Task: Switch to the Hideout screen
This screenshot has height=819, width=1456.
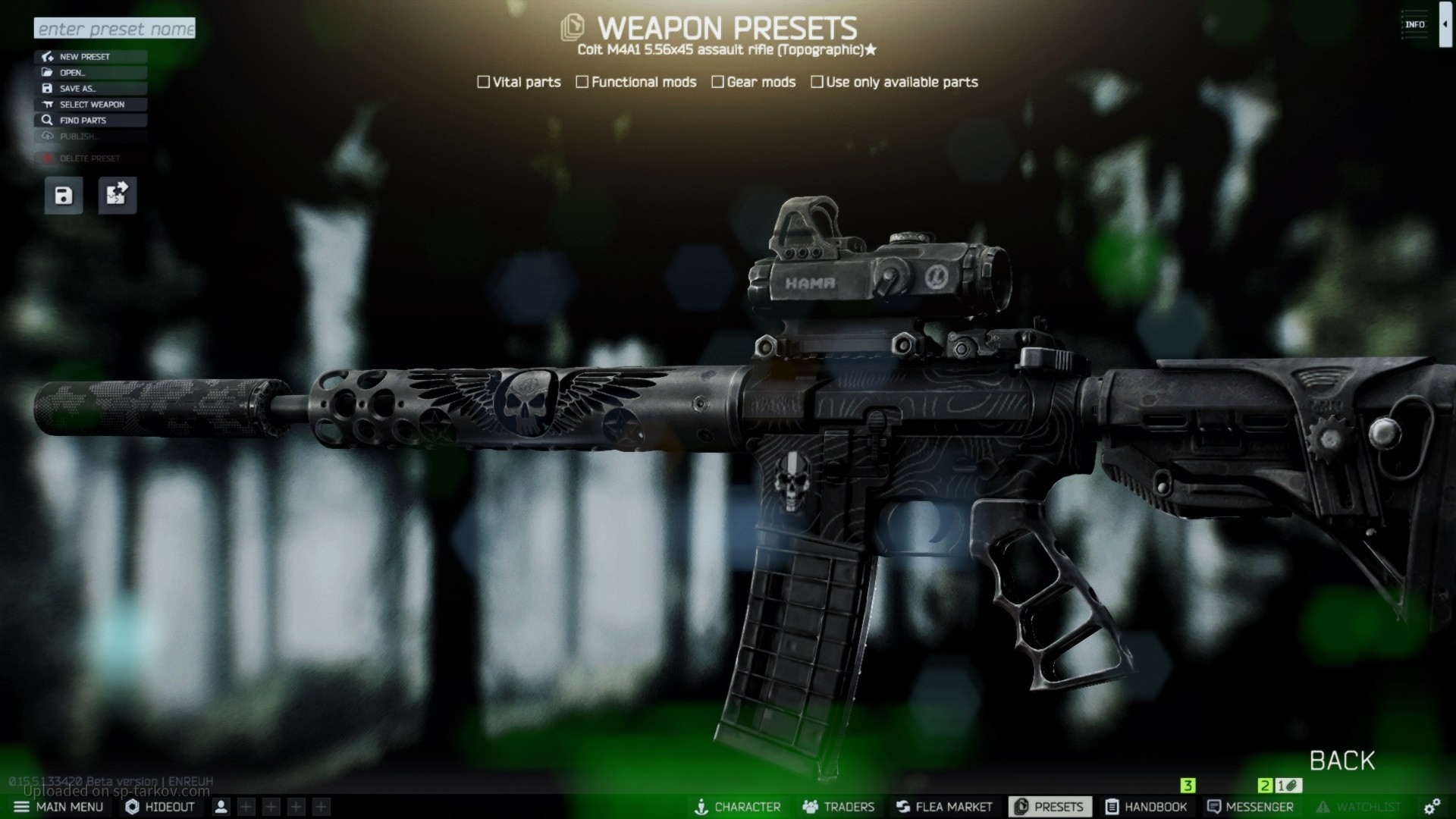Action: point(160,807)
